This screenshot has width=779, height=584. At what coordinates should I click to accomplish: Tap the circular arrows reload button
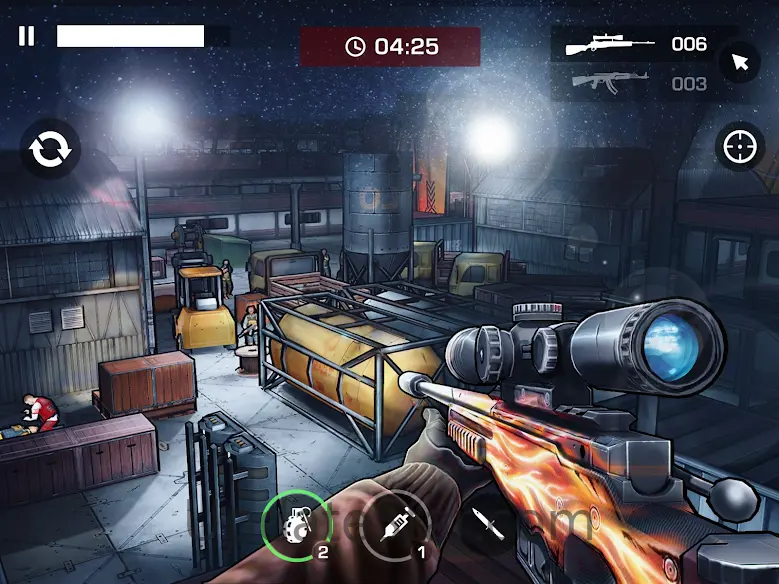coord(50,150)
